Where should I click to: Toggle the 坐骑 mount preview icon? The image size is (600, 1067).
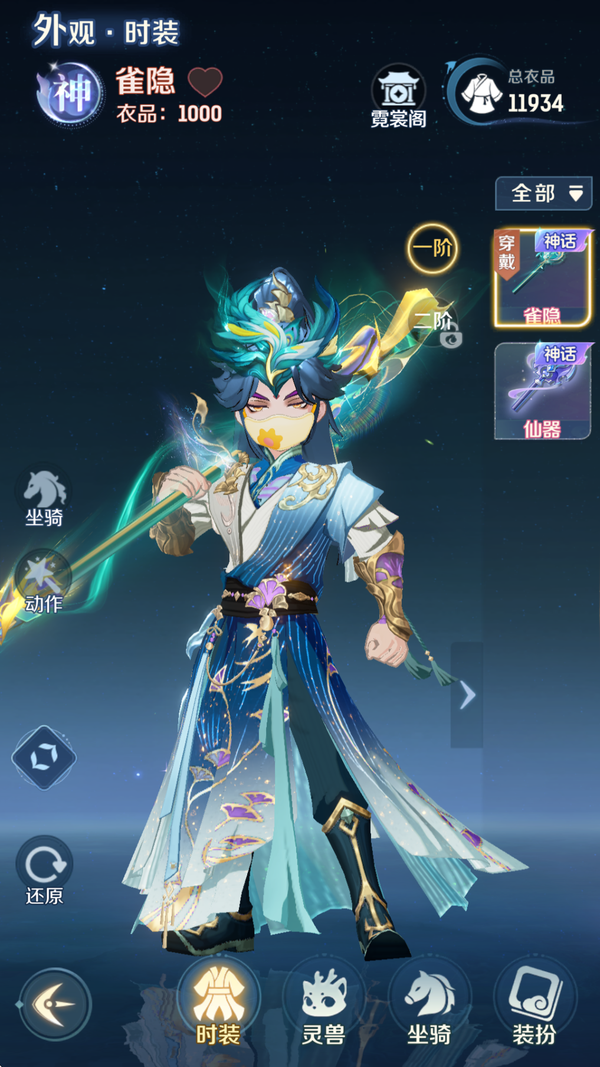click(x=45, y=496)
